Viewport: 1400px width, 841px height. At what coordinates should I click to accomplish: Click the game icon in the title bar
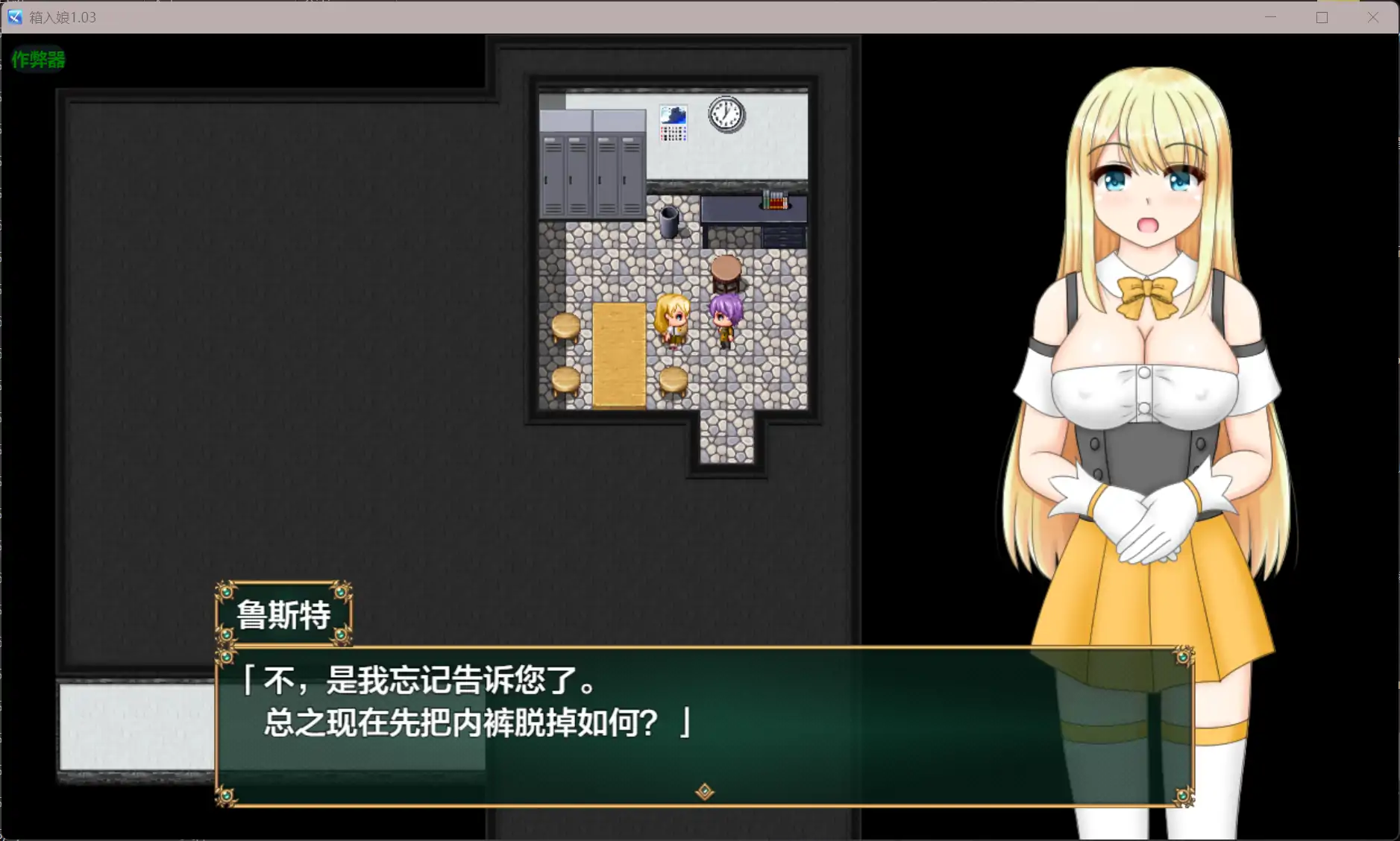pos(13,16)
